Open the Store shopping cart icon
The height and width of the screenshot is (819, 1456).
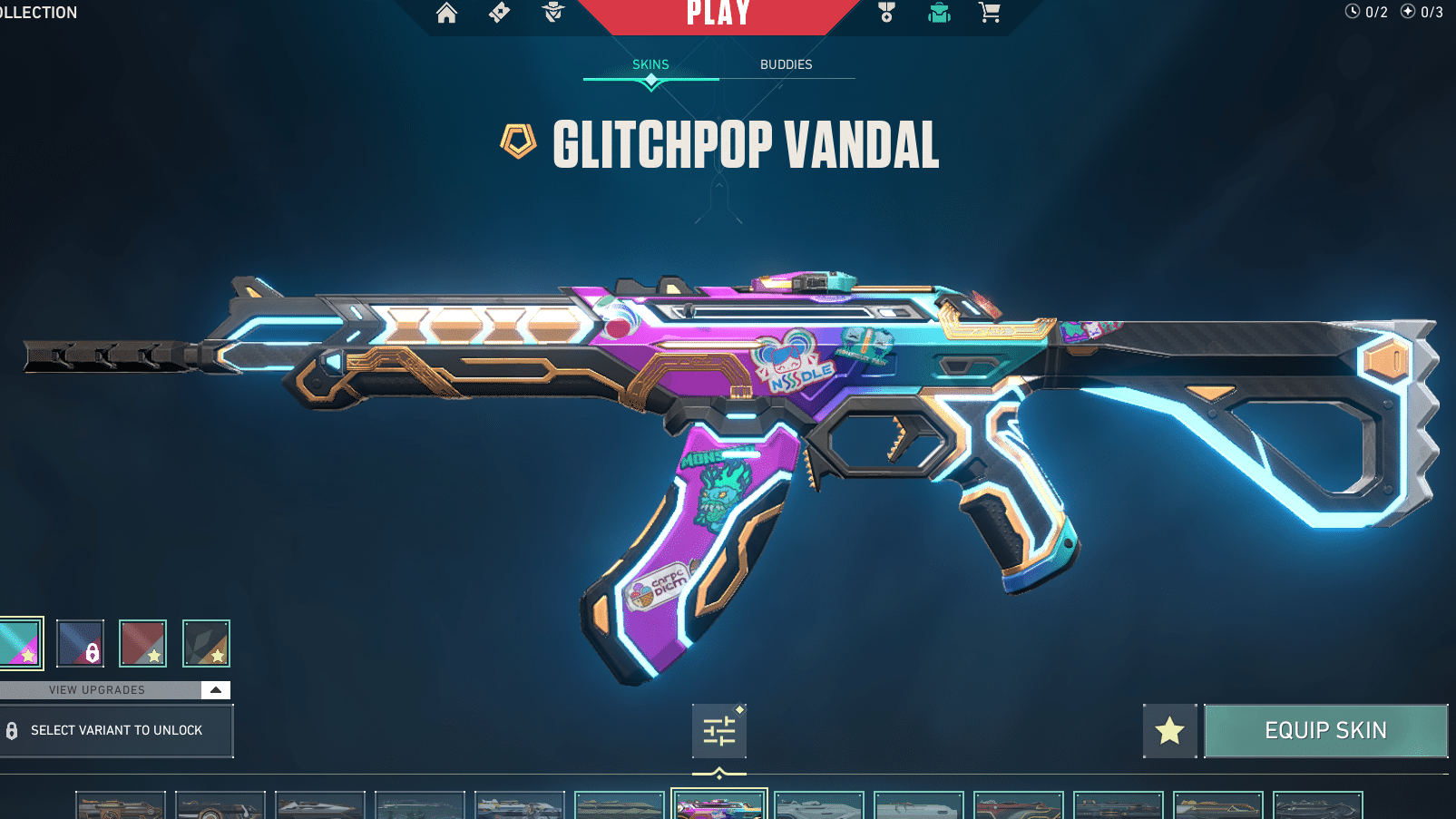coord(990,14)
